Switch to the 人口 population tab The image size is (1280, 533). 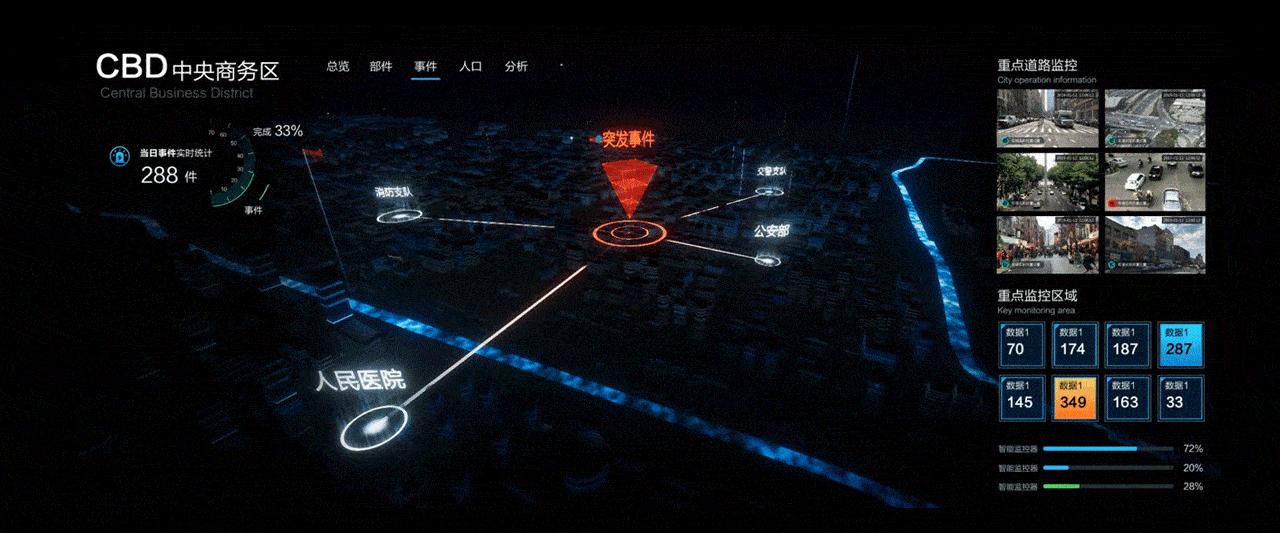point(471,67)
